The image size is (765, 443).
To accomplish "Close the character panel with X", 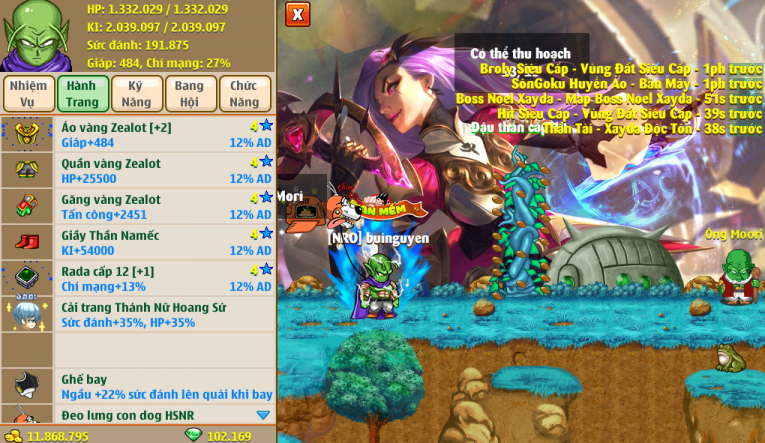I will pos(297,14).
